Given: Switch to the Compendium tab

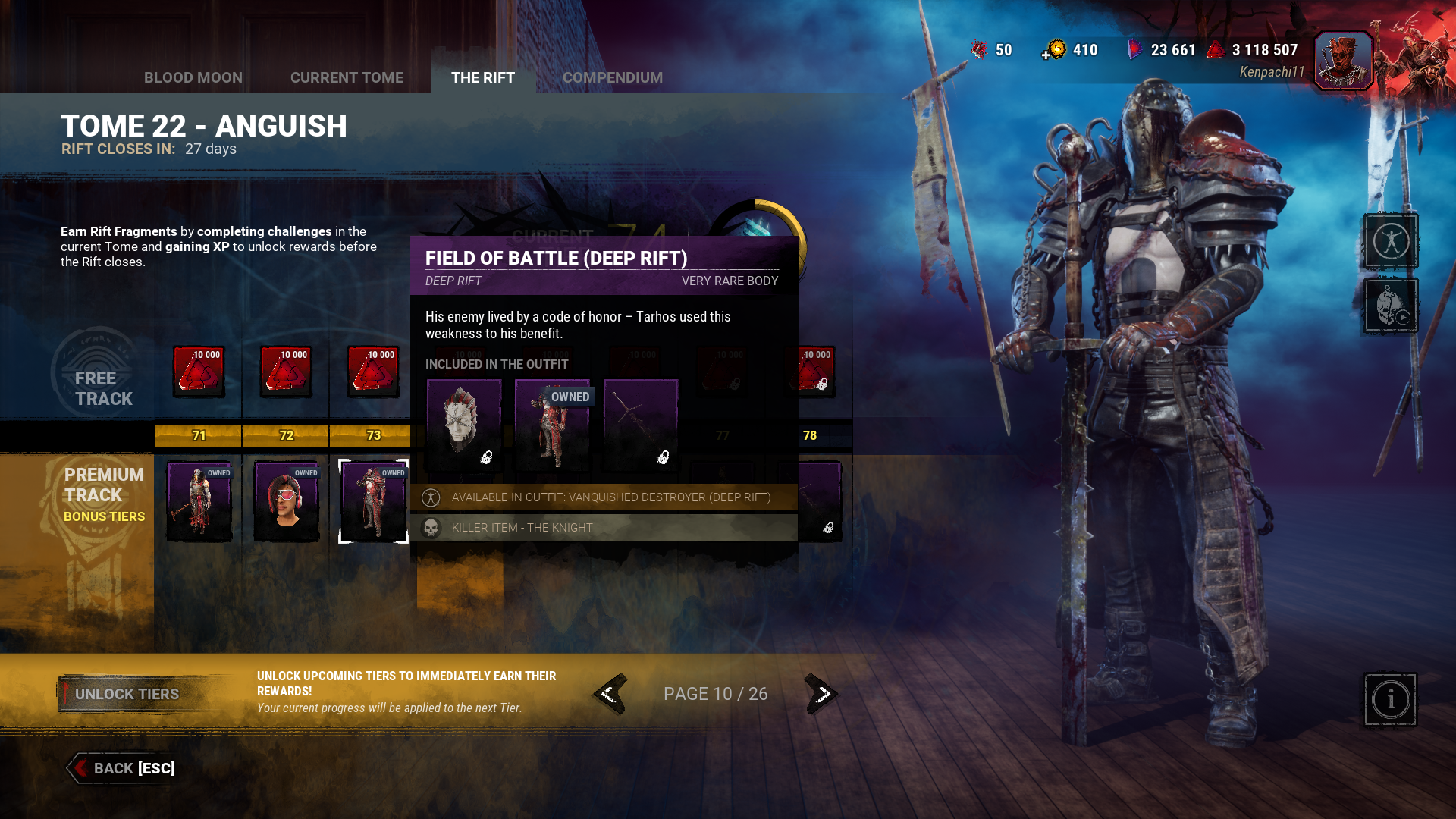Looking at the screenshot, I should pyautogui.click(x=613, y=77).
